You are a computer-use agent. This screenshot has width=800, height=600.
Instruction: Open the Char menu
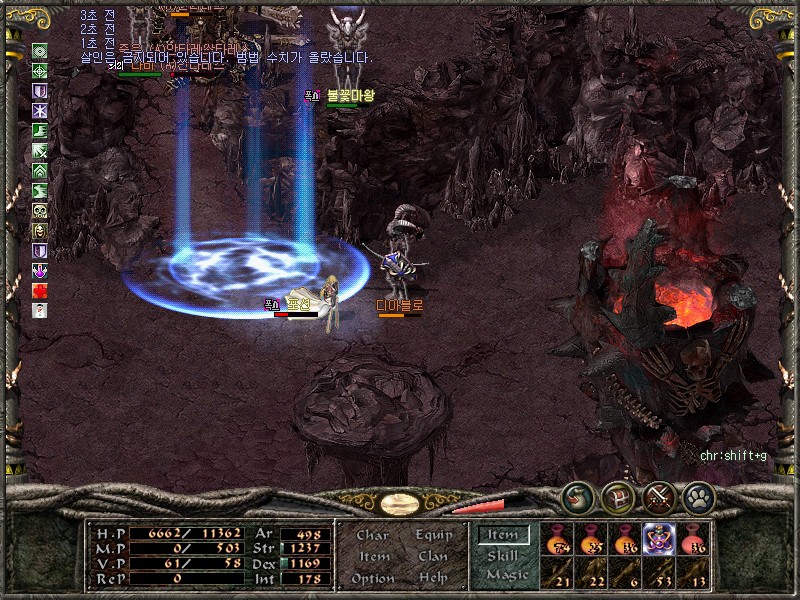[x=372, y=535]
